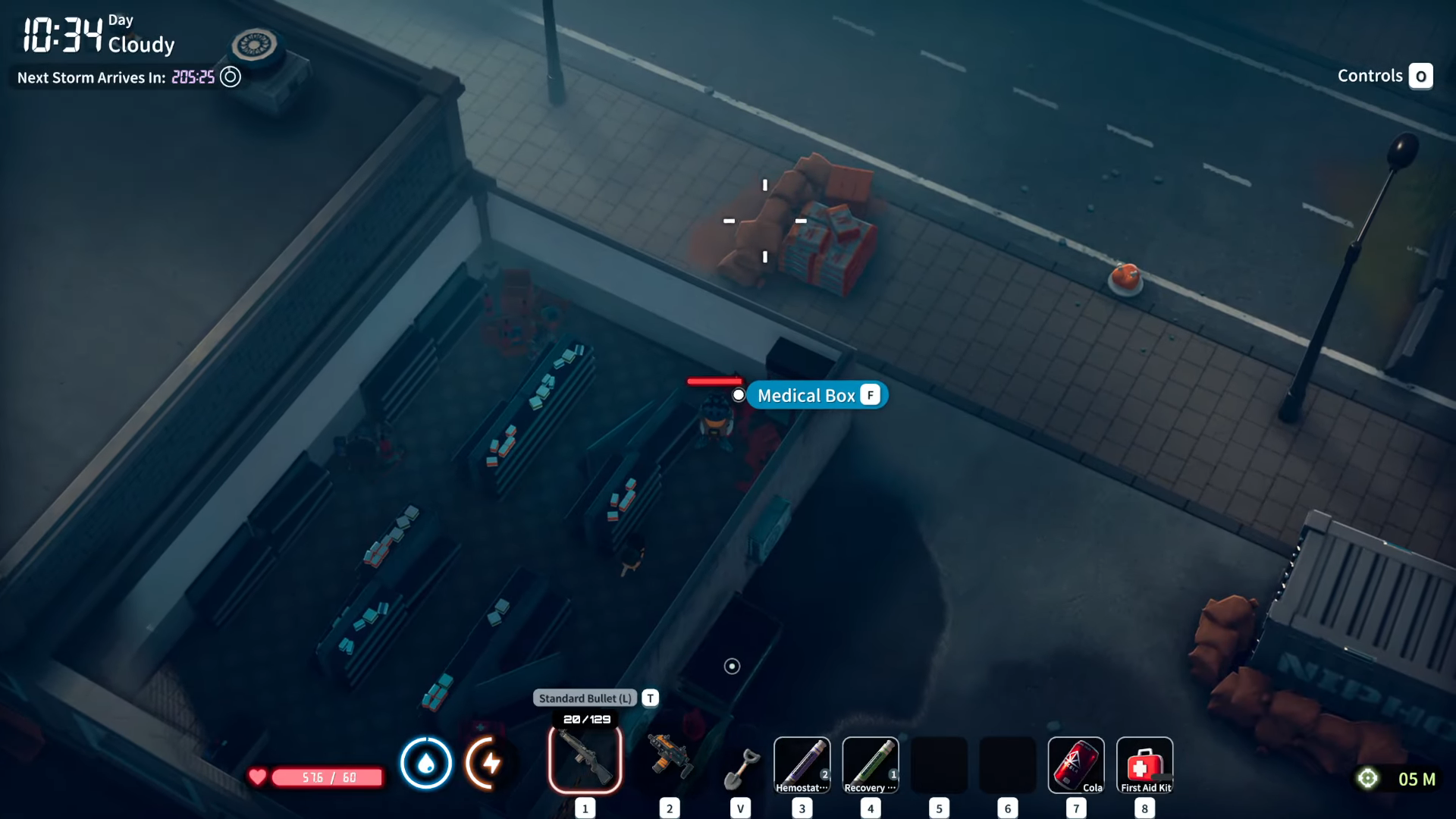Drink the Cola from the hotbar
The width and height of the screenshot is (1456, 819).
point(1075,764)
